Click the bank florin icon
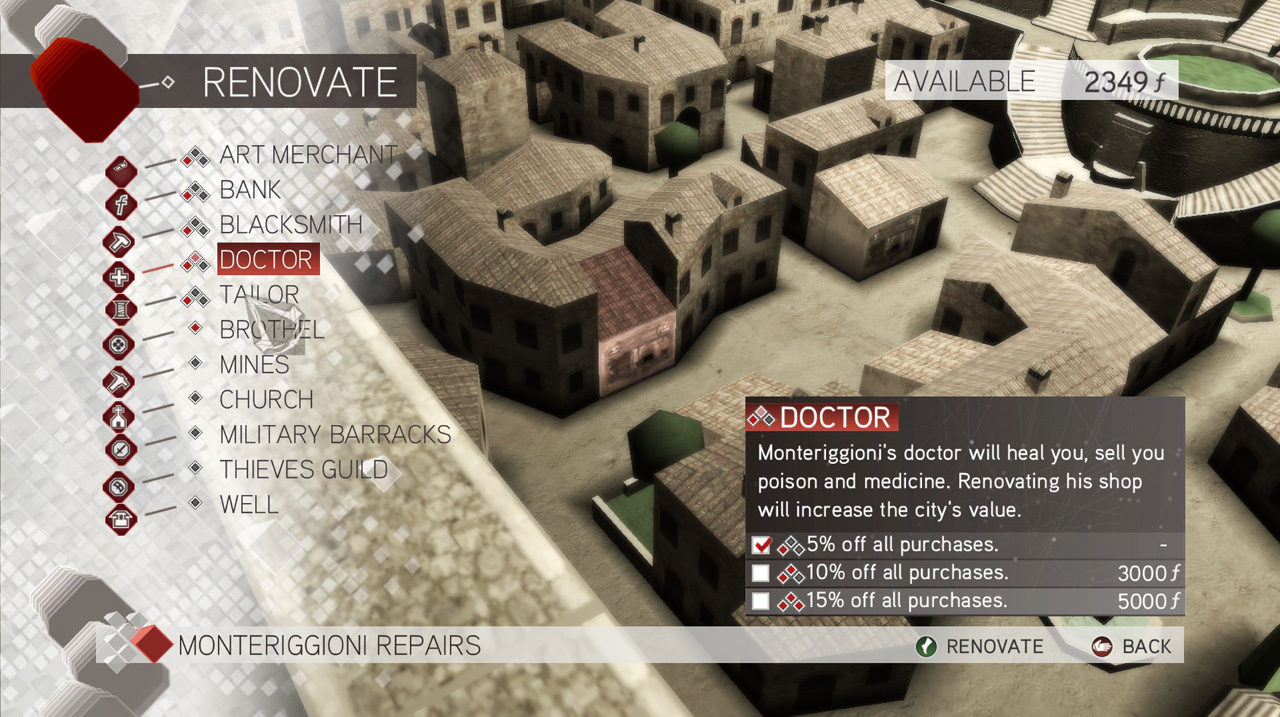The image size is (1280, 717). tap(119, 206)
